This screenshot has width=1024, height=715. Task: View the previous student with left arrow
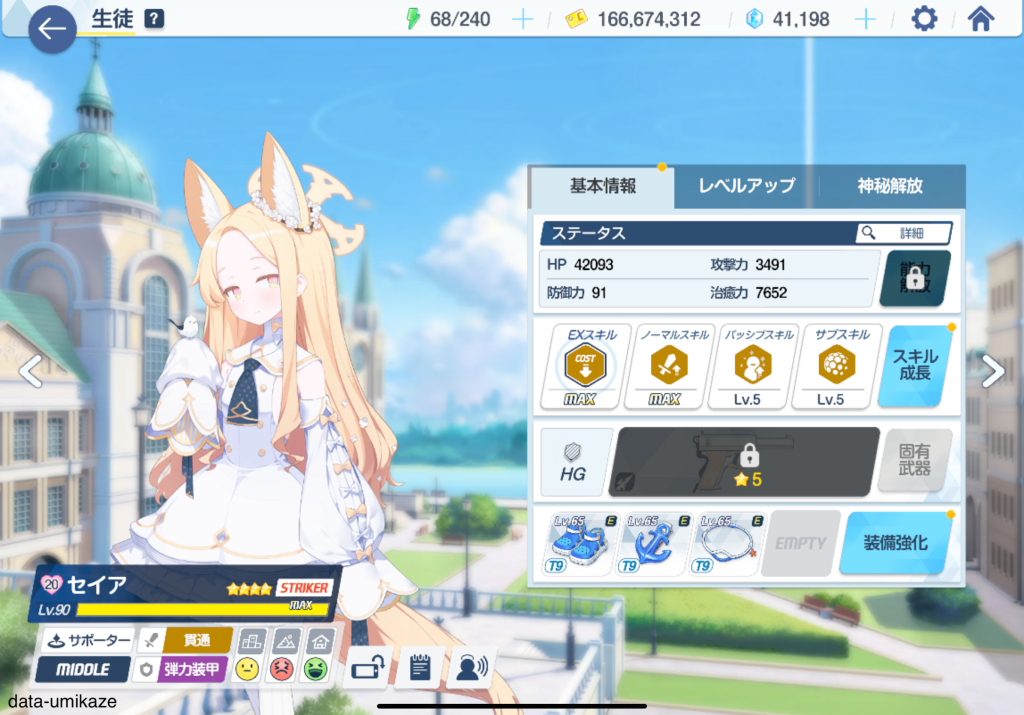pos(31,371)
